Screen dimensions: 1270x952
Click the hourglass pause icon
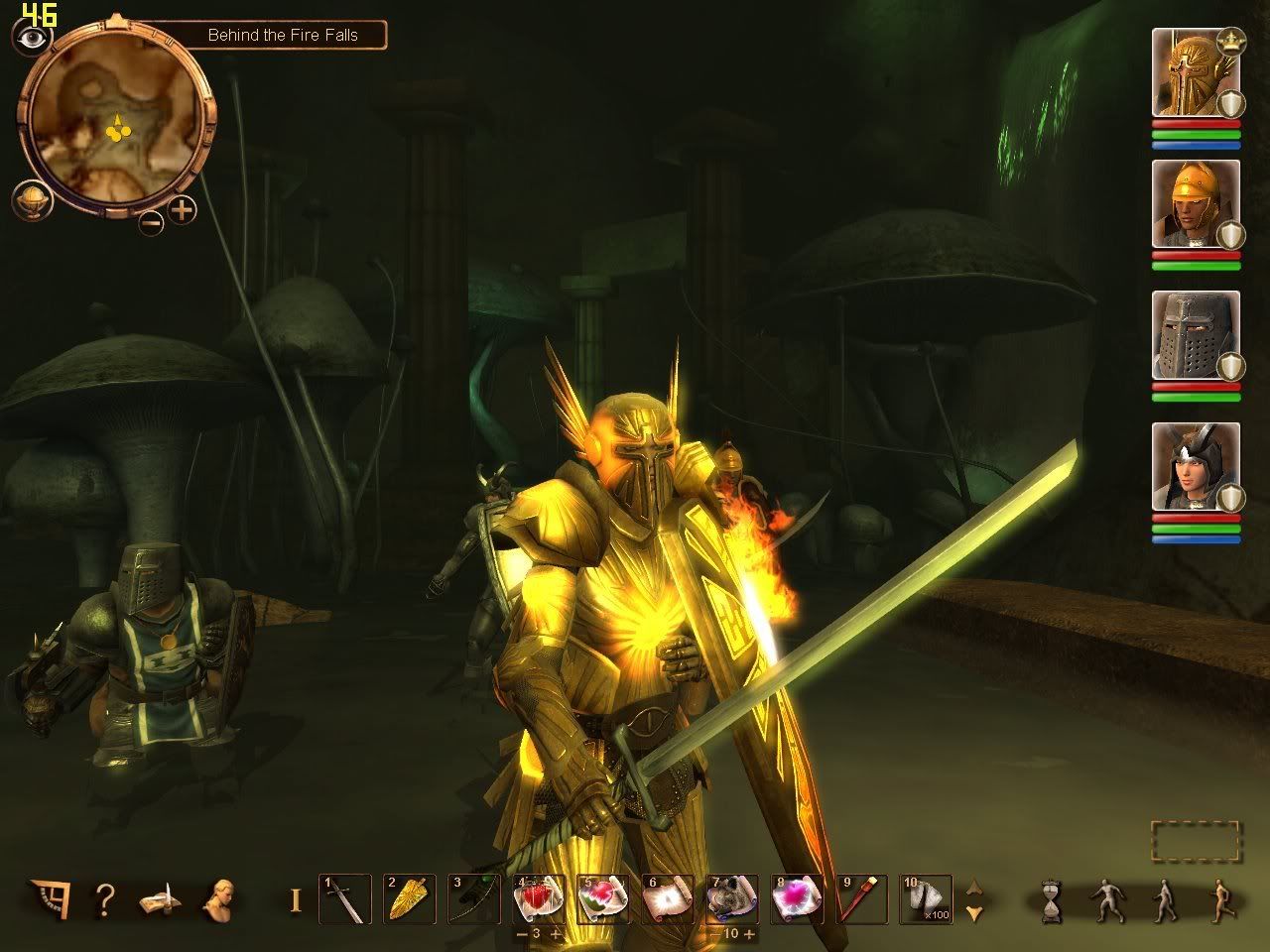tap(1052, 900)
